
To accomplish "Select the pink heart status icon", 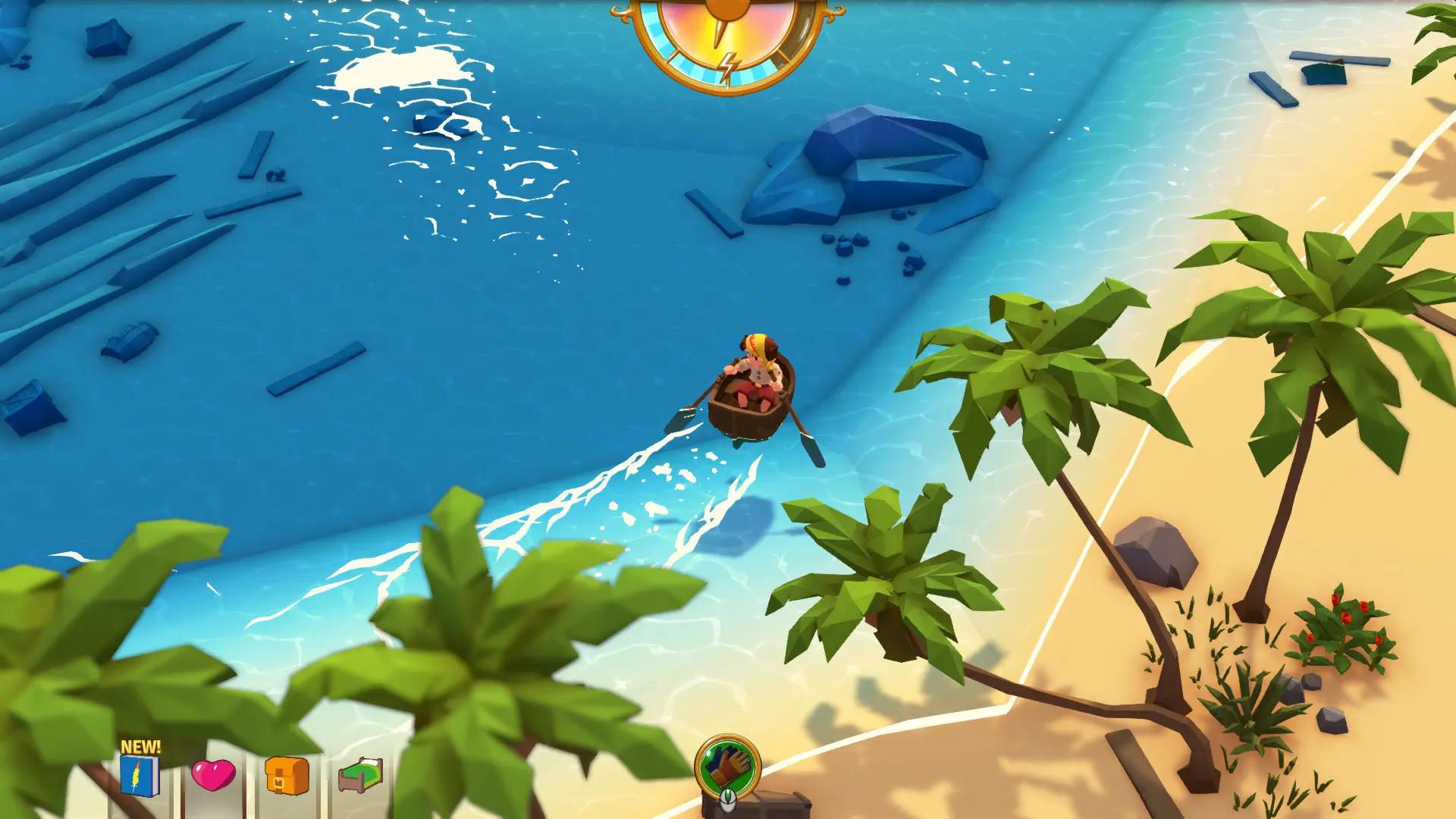I will coord(214,776).
